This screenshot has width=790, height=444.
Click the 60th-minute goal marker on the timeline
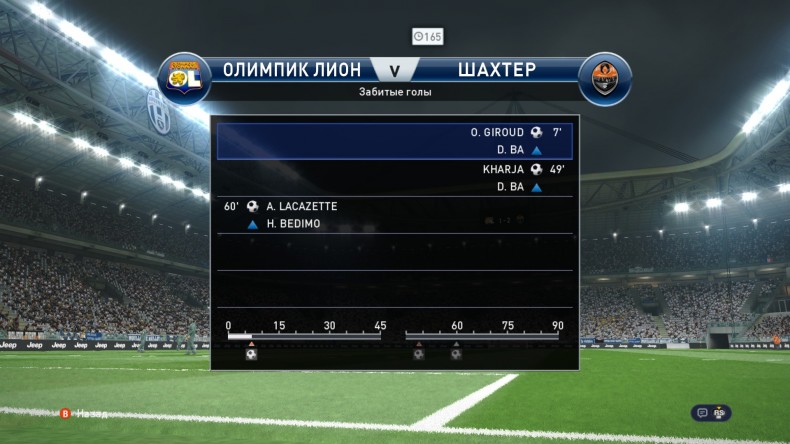[x=456, y=353]
